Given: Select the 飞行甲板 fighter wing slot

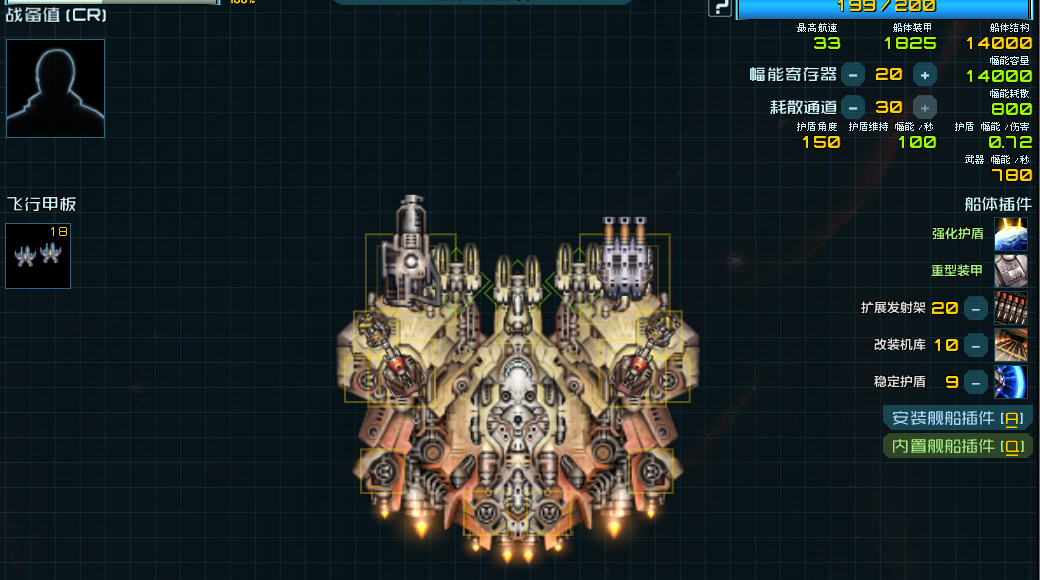Looking at the screenshot, I should [38, 256].
